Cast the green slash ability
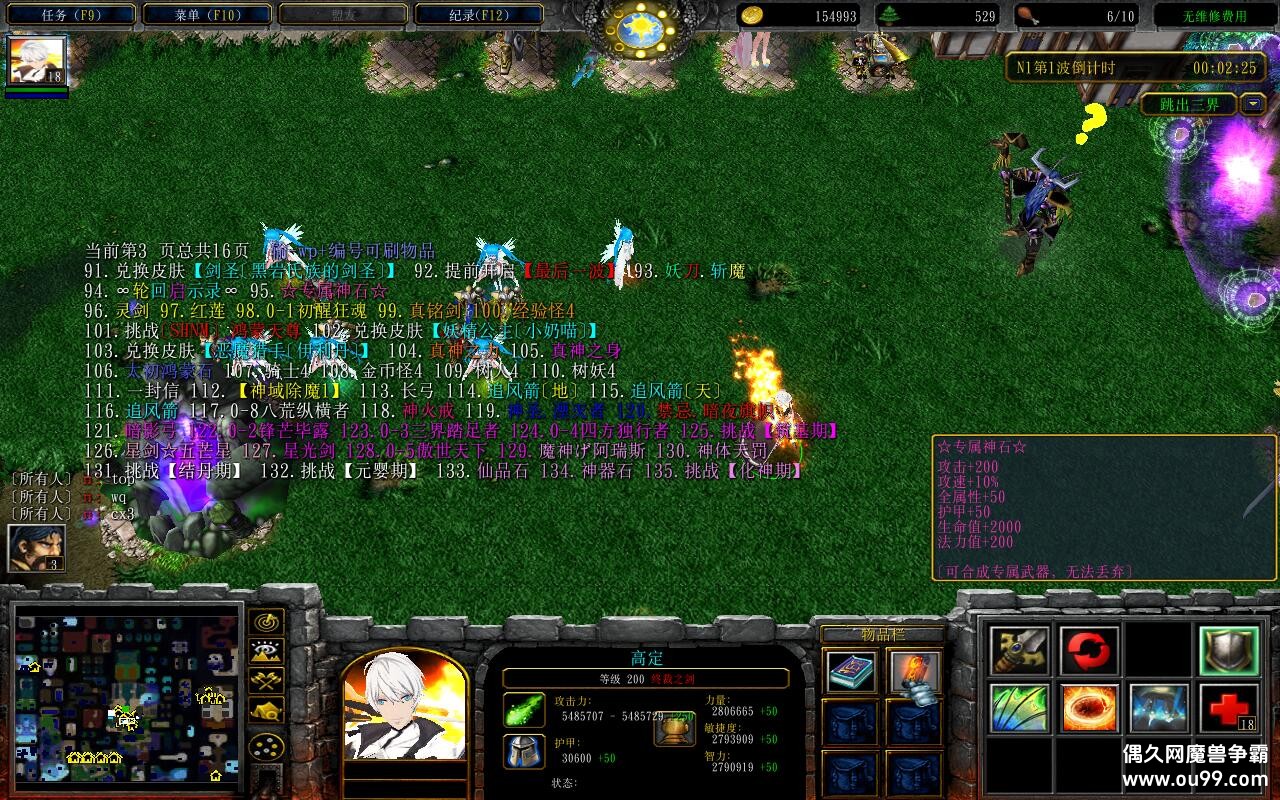 1020,708
